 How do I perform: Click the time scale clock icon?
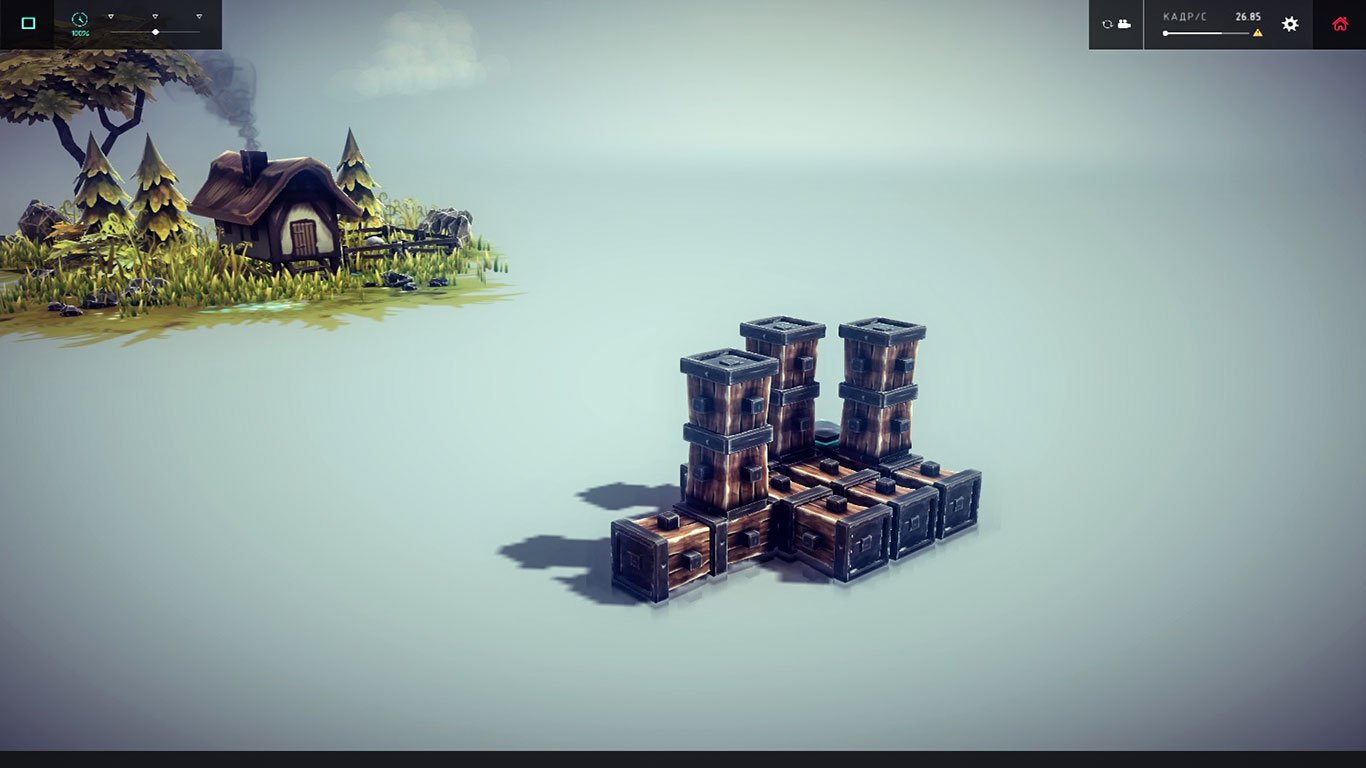[79, 18]
